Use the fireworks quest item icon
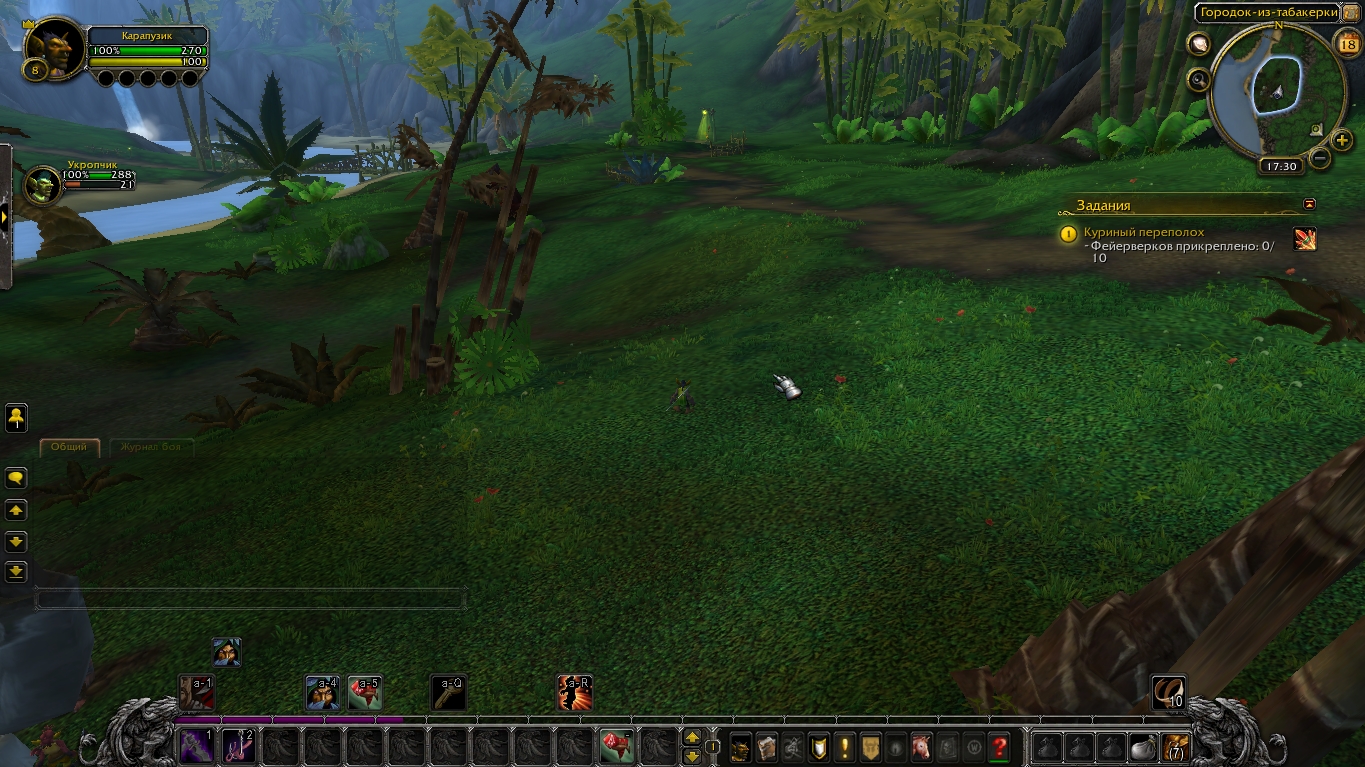Screen dimensions: 1365x767 click(x=1305, y=238)
